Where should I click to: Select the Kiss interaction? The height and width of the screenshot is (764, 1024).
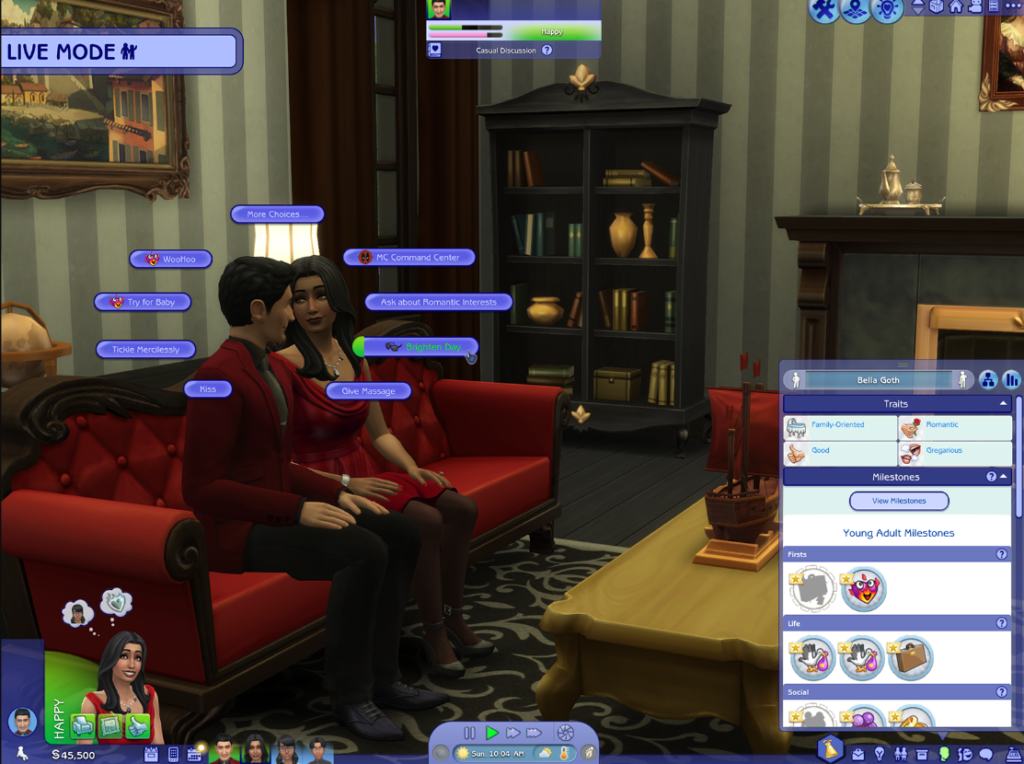click(x=208, y=389)
